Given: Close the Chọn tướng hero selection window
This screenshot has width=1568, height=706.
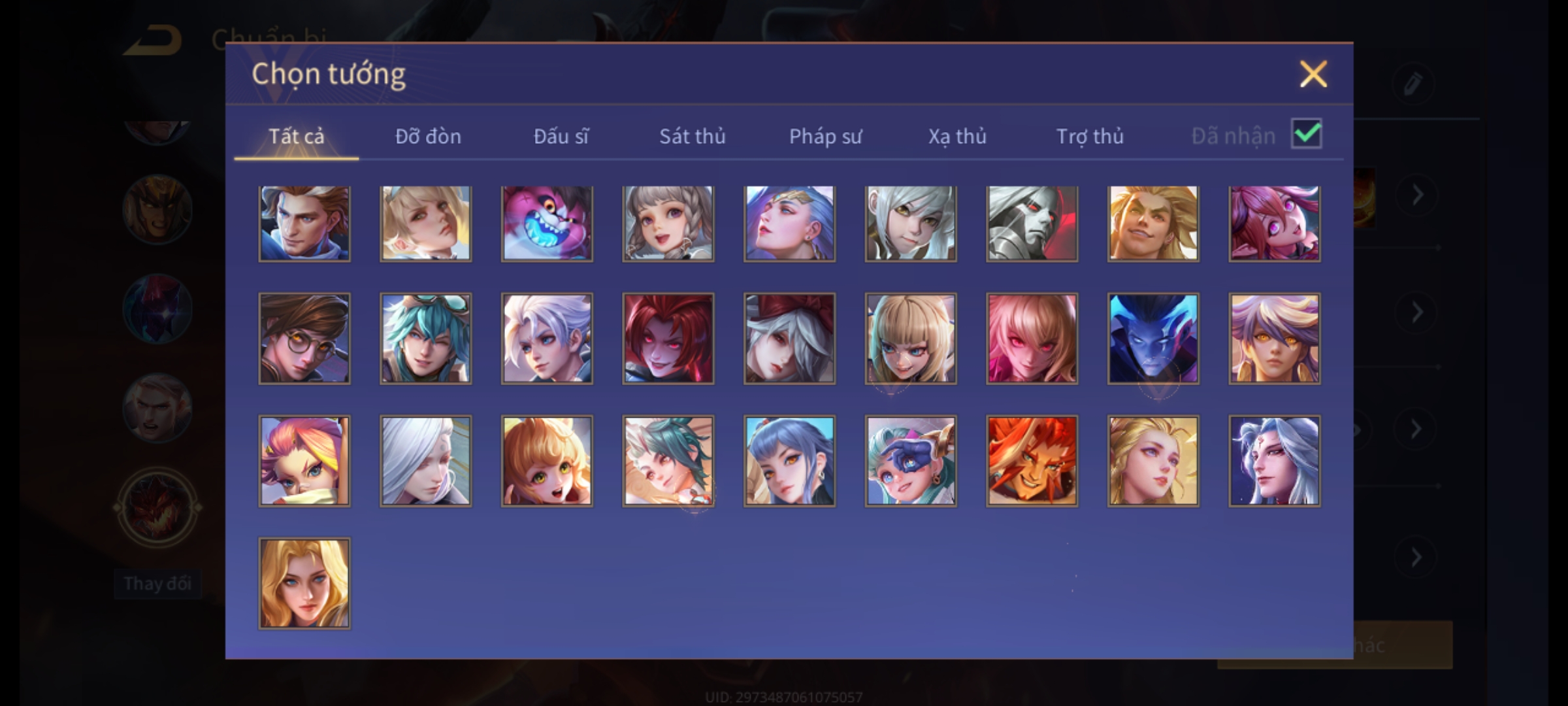Looking at the screenshot, I should (1313, 74).
